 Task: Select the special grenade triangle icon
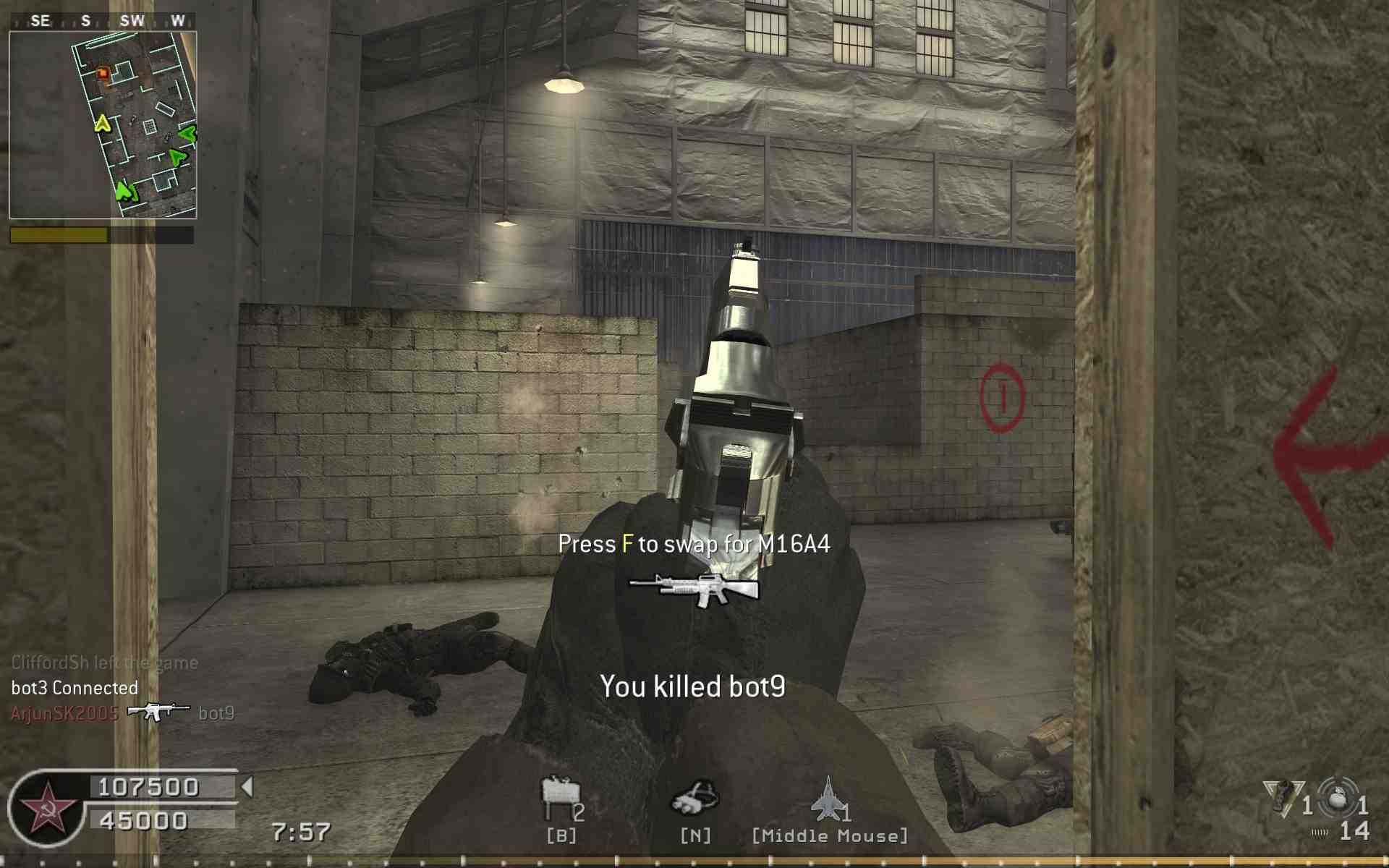pyautogui.click(x=1282, y=798)
